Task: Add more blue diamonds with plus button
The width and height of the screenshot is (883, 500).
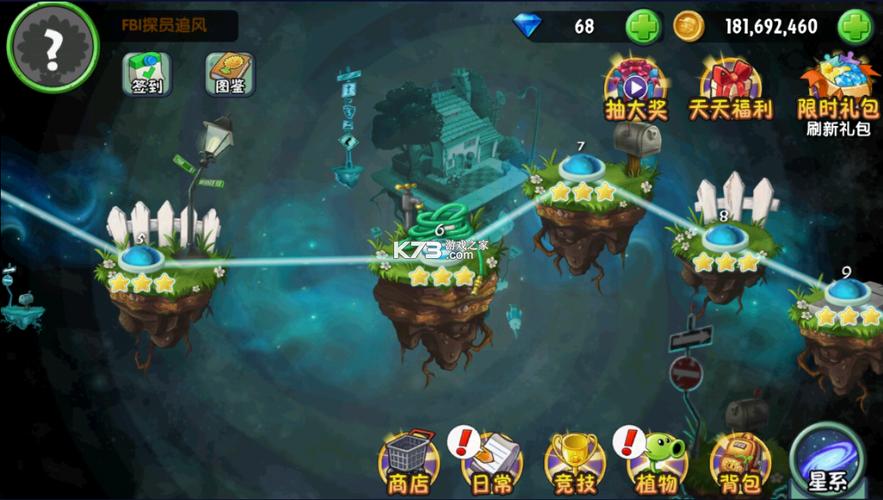Action: [643, 27]
